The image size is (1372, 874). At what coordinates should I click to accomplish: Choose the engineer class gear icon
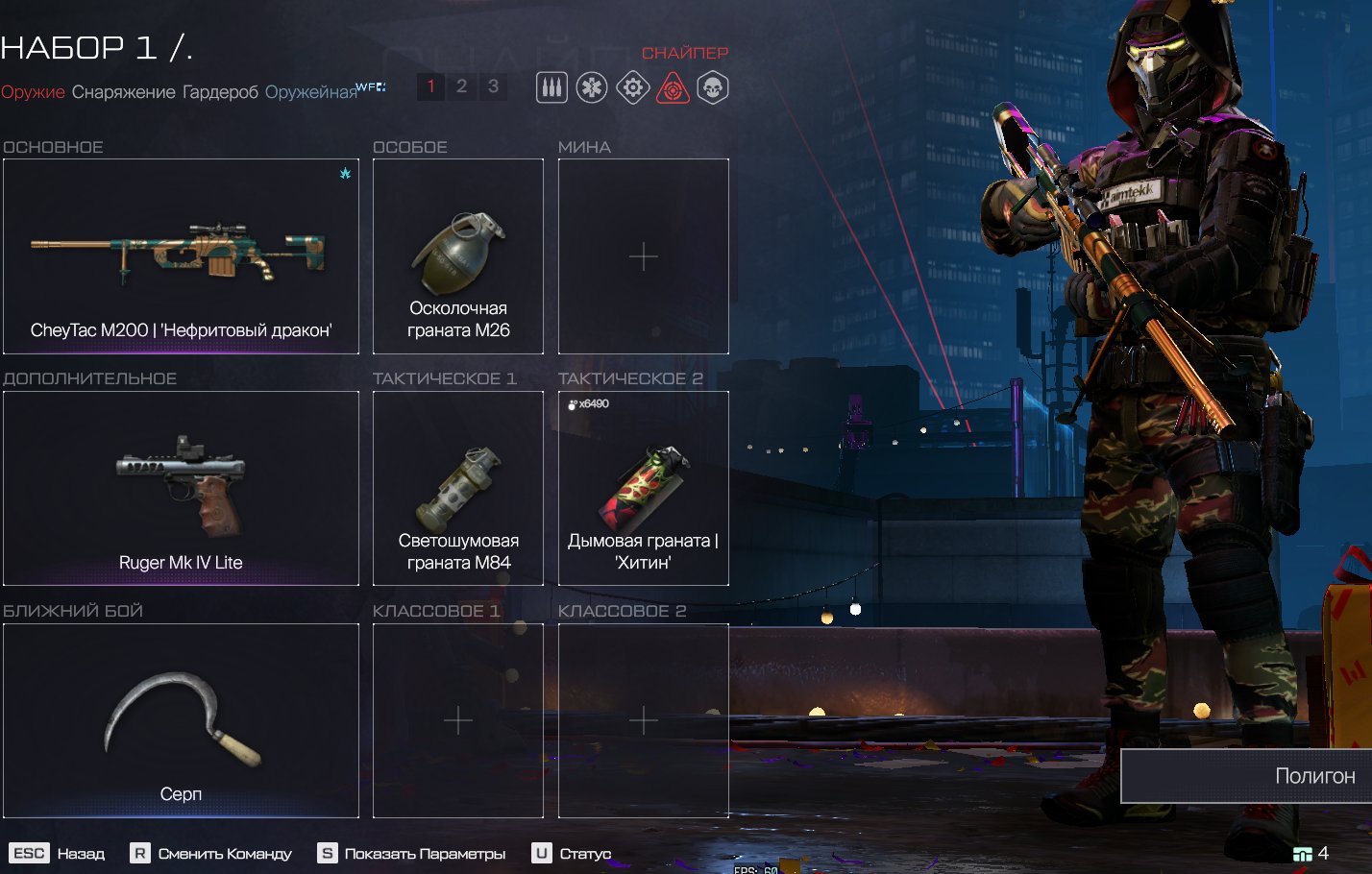pyautogui.click(x=632, y=88)
